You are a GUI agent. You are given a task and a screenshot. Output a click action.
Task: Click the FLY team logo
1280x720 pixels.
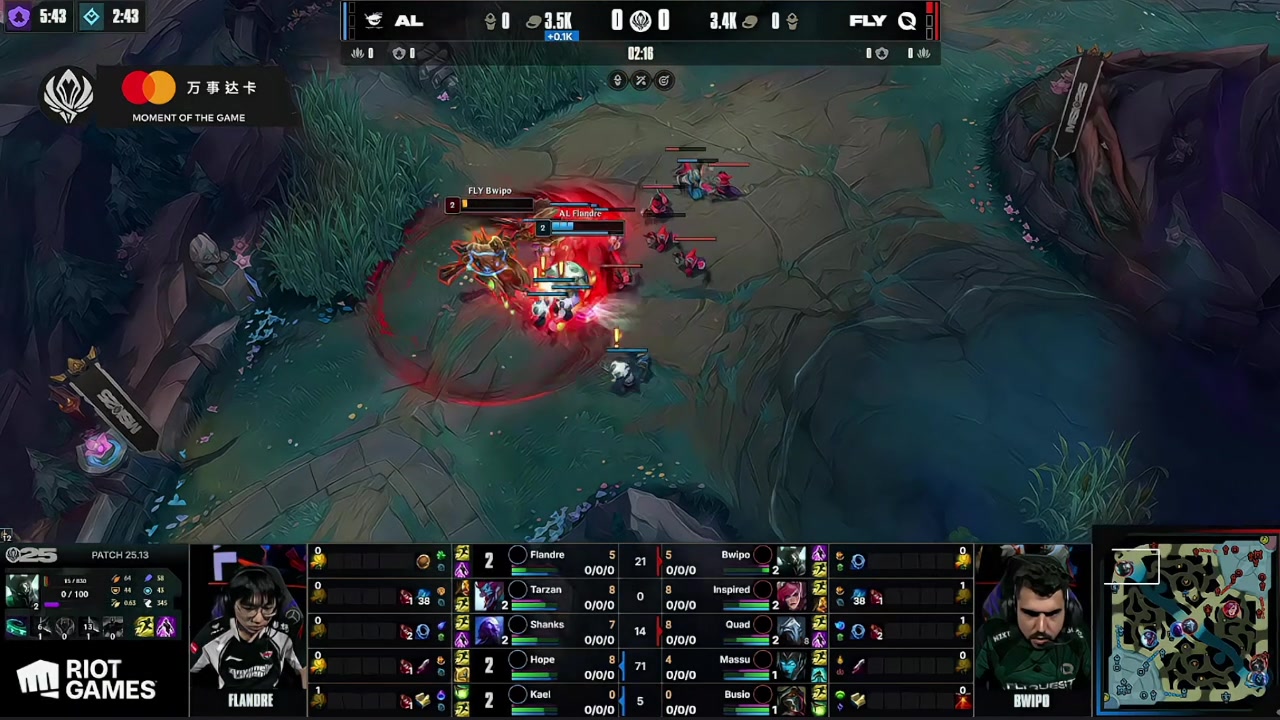click(x=907, y=21)
